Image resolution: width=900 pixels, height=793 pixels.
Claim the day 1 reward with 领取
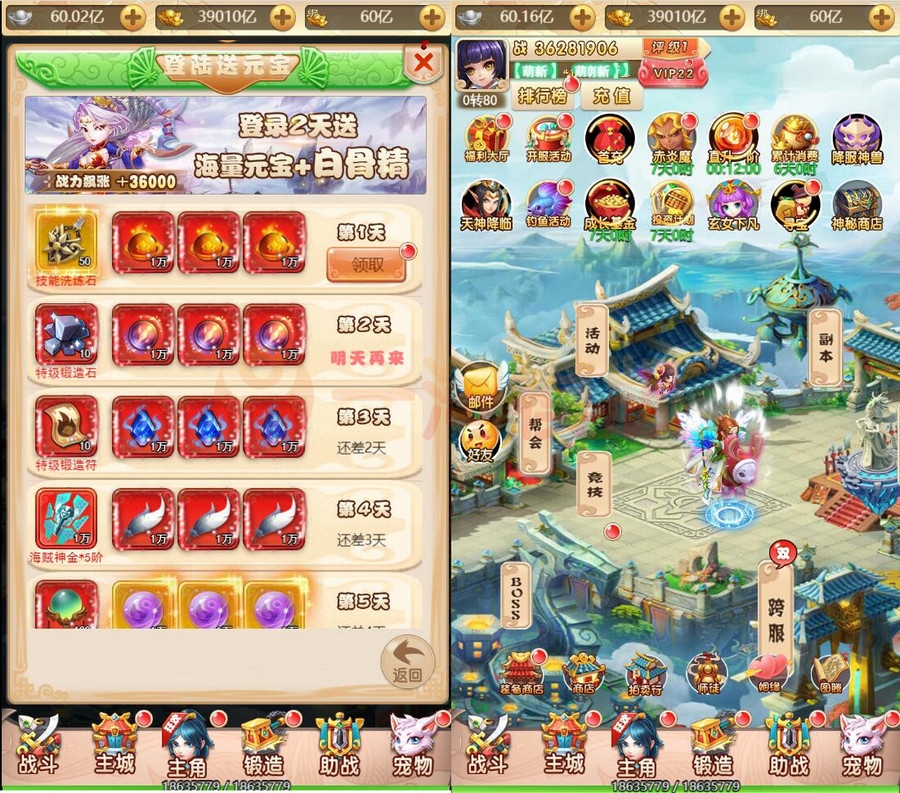(x=366, y=264)
